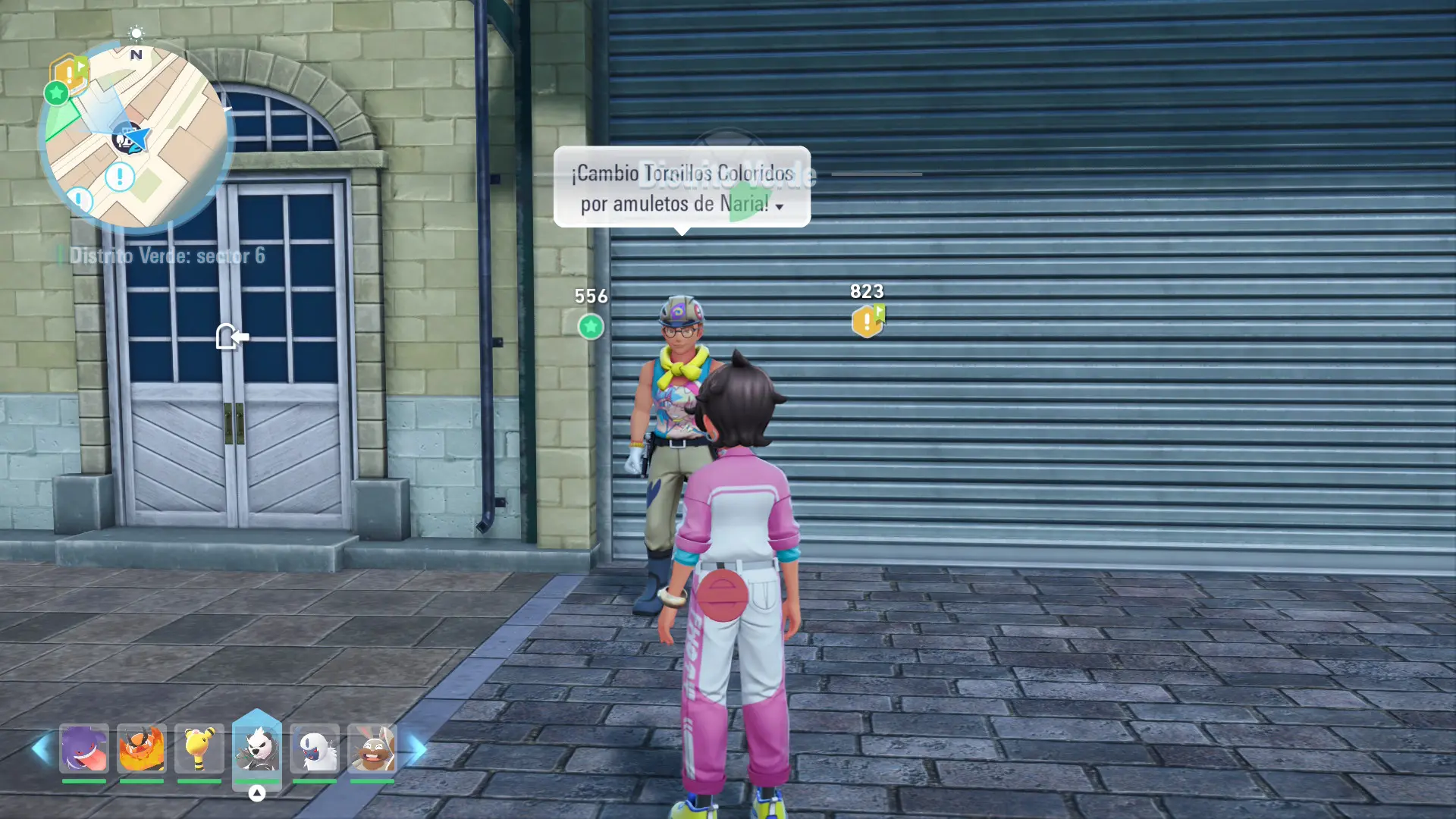
Task: Open the circular minimap
Action: click(x=136, y=136)
